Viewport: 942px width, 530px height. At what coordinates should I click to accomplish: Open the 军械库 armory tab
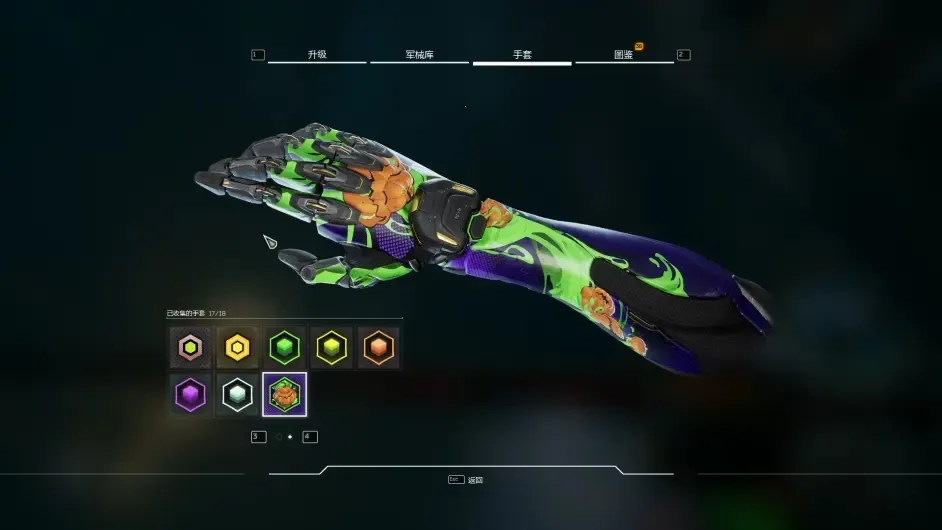[419, 55]
